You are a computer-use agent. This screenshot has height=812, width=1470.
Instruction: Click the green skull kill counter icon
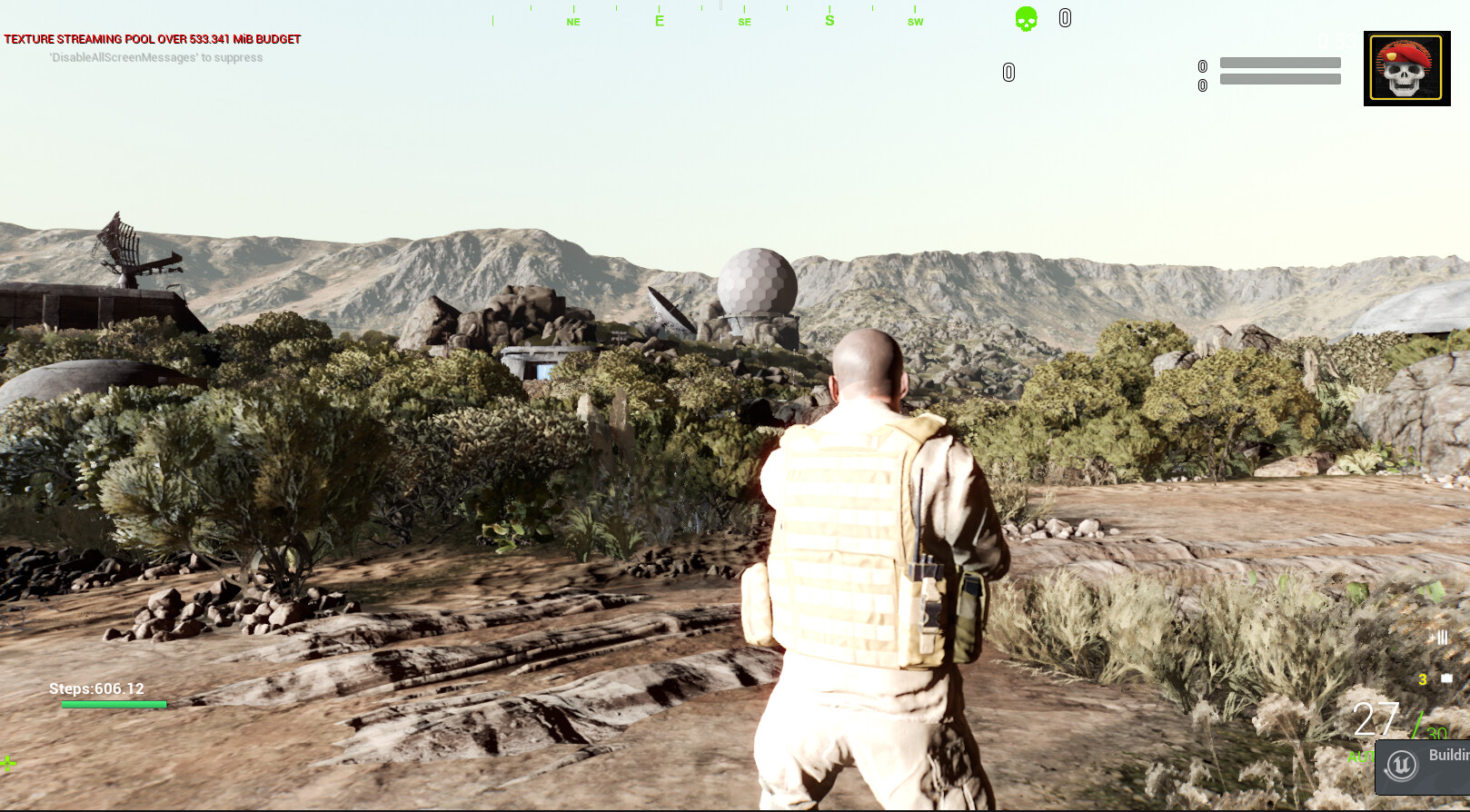point(1025,18)
